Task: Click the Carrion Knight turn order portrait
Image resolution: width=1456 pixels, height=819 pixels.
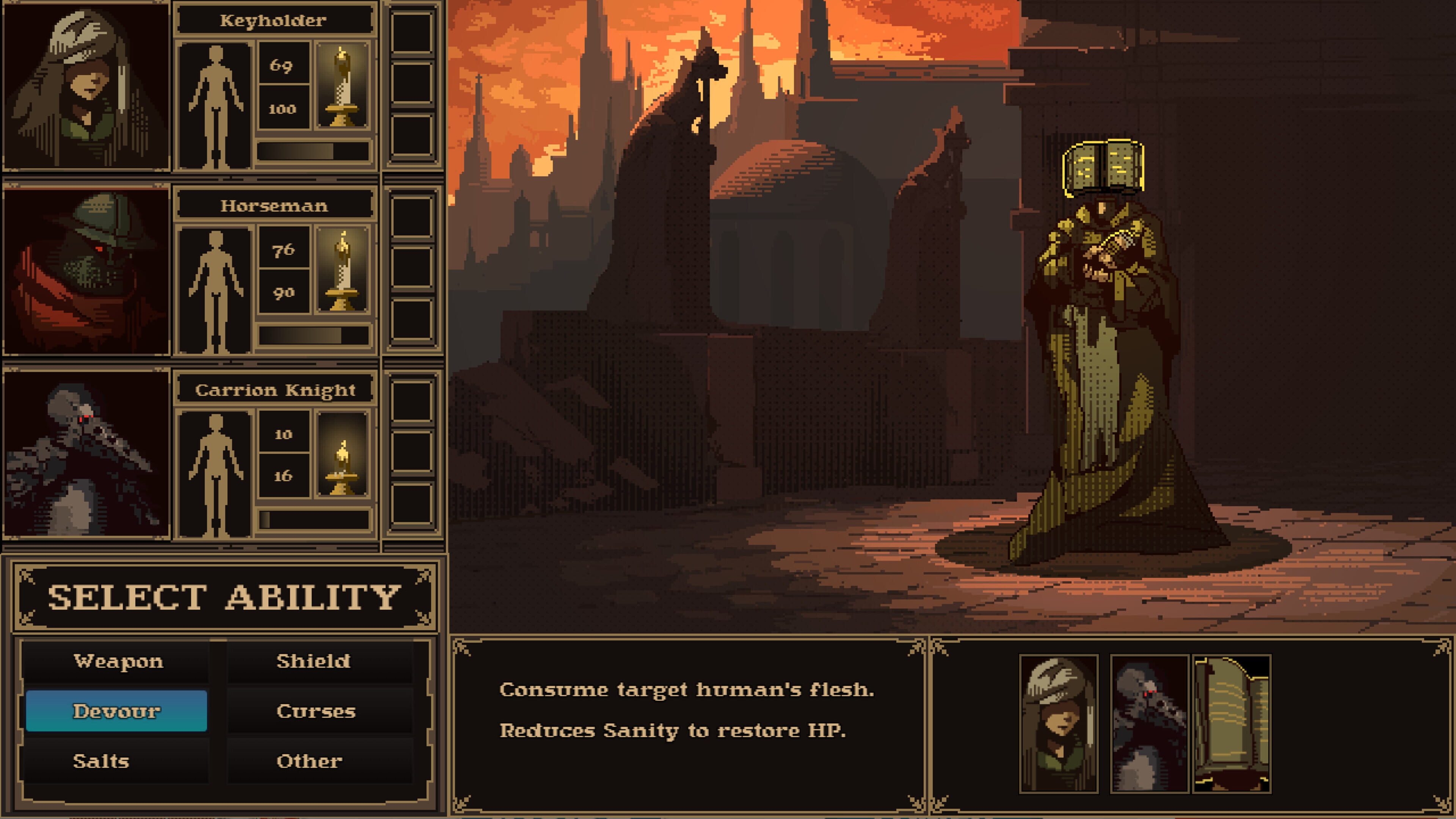Action: point(1150,723)
